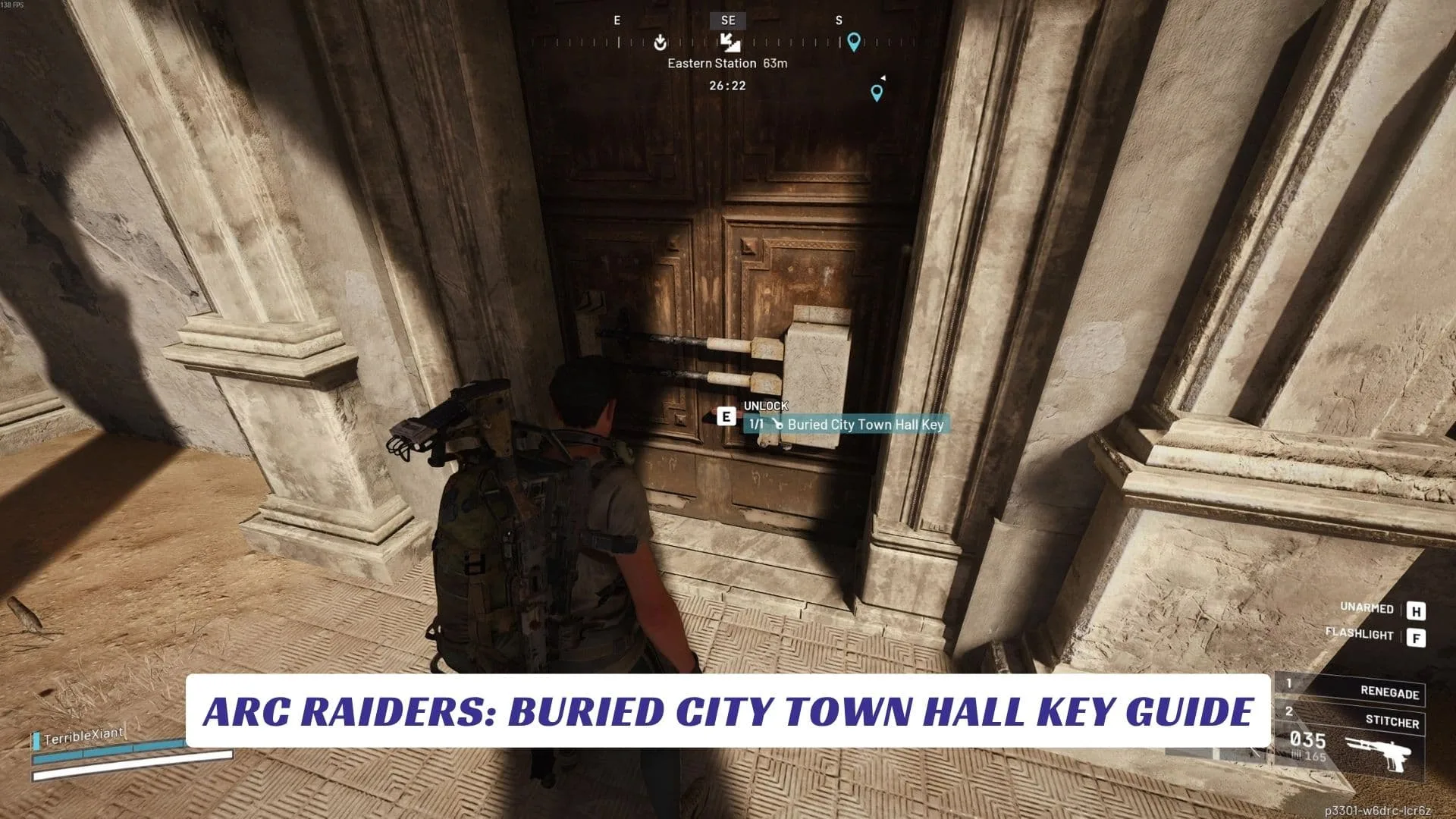This screenshot has width=1456, height=819.
Task: Click the blue waypoint pin near the S marker
Action: coord(855,42)
